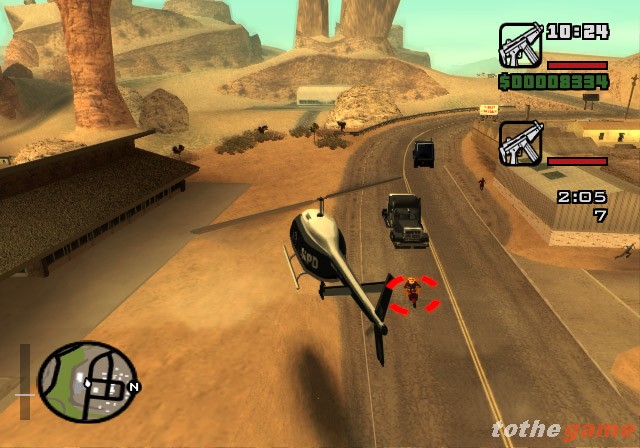Viewport: 640px width, 448px height.
Task: Open the circular radar minimap
Action: pos(86,381)
